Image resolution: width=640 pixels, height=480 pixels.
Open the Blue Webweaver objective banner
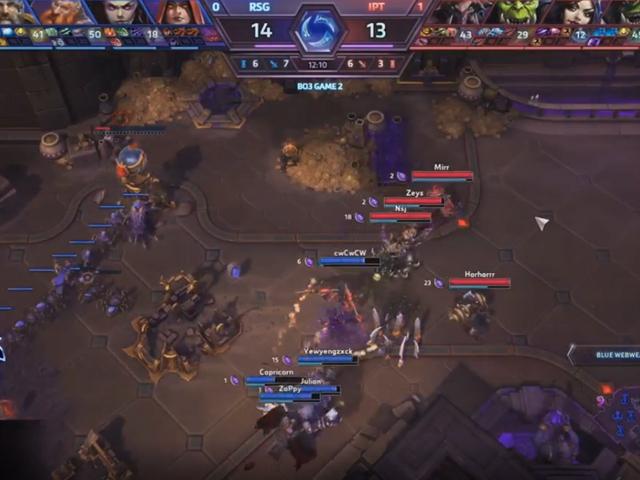(x=604, y=354)
